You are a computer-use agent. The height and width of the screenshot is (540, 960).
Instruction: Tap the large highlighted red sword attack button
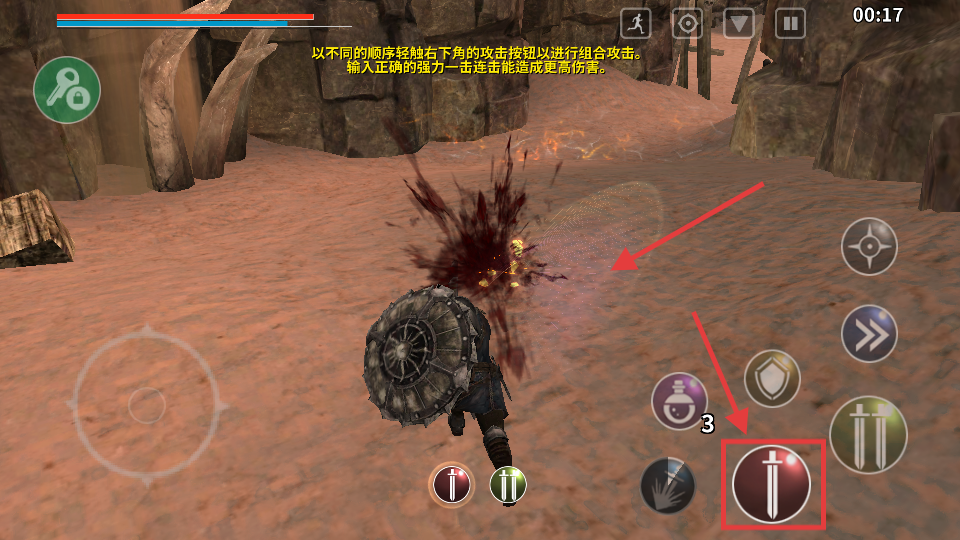tap(772, 484)
